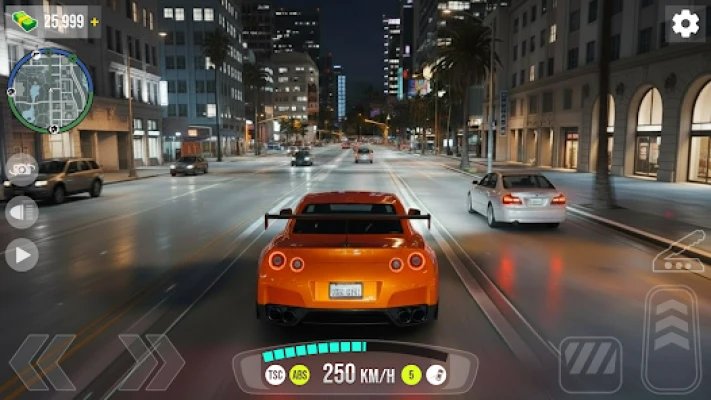Steer left with the left arrow

43,362
